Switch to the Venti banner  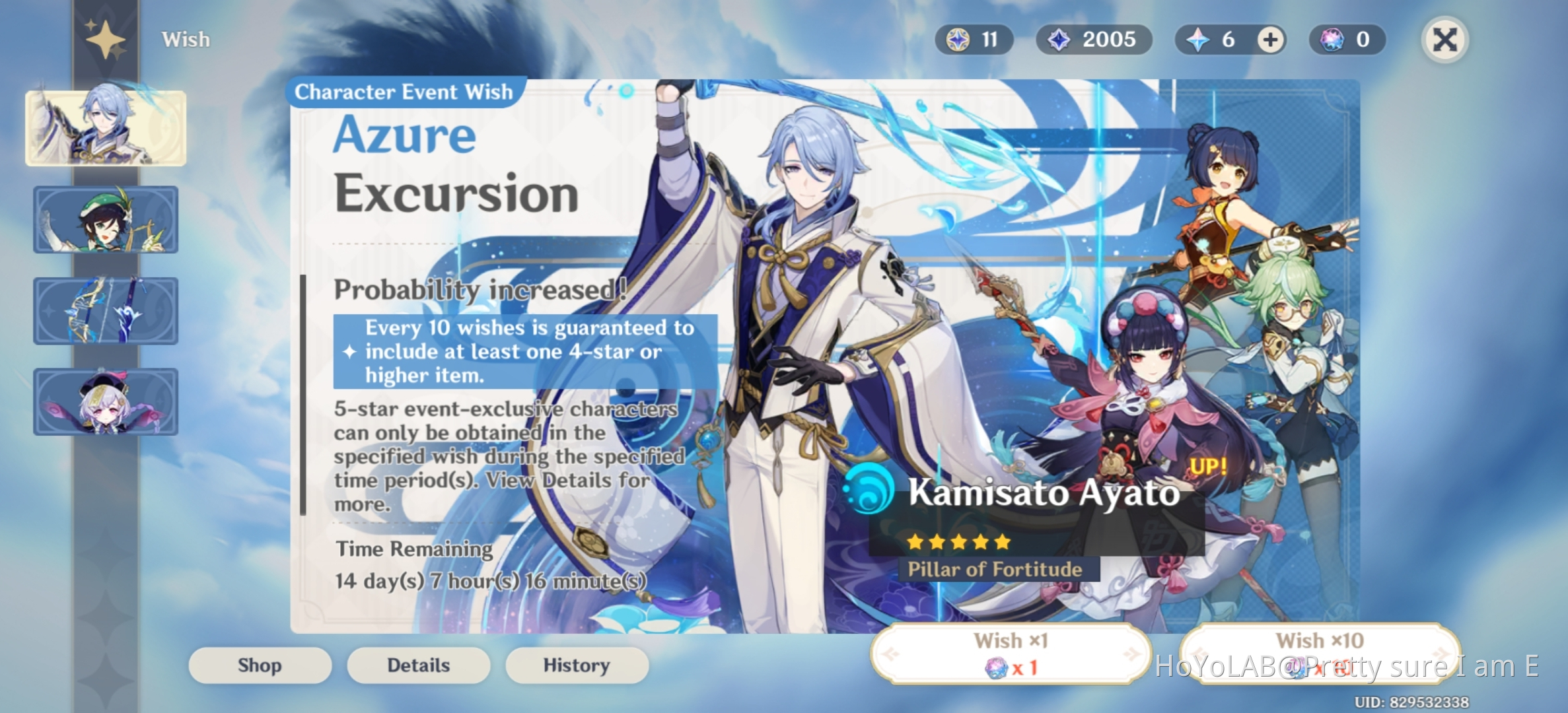105,220
